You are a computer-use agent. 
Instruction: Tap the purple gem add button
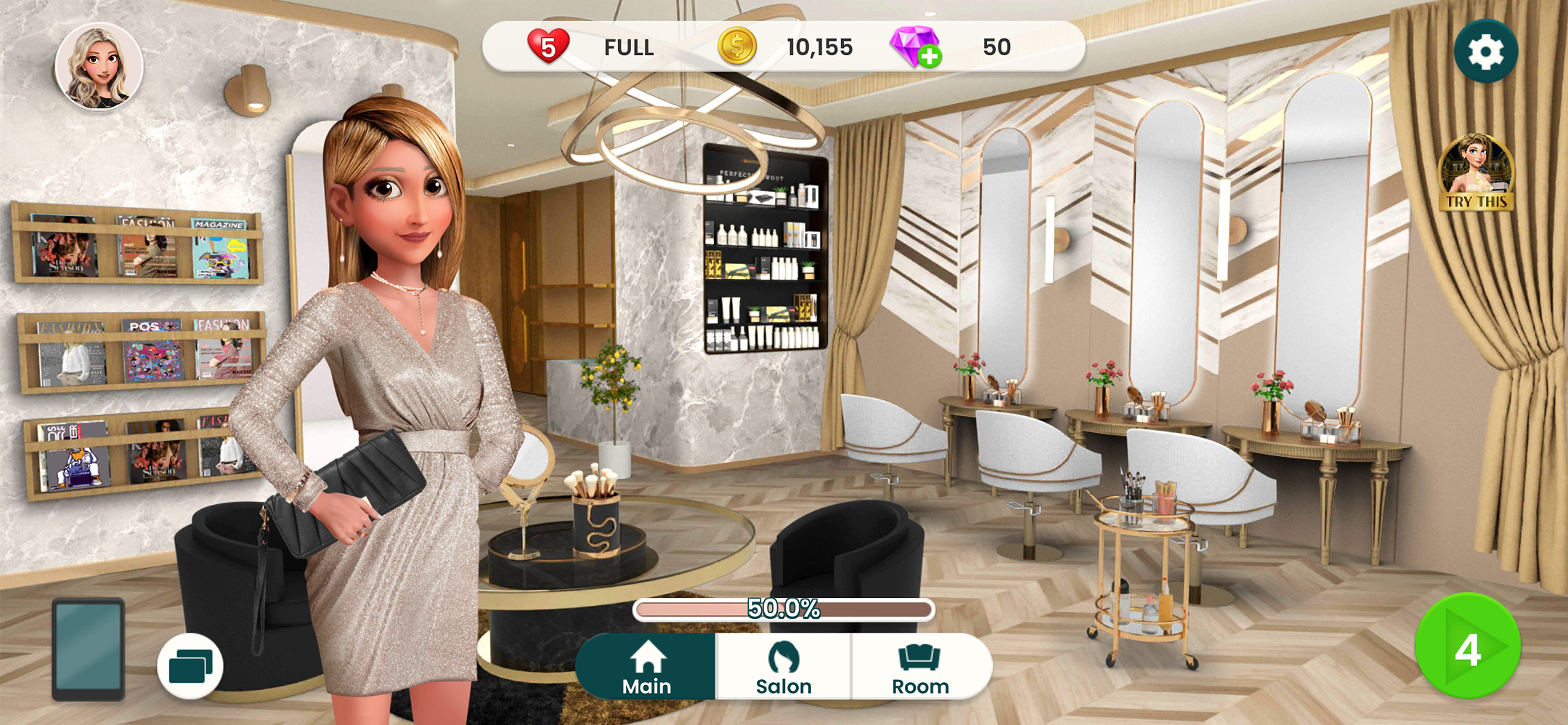[x=916, y=47]
